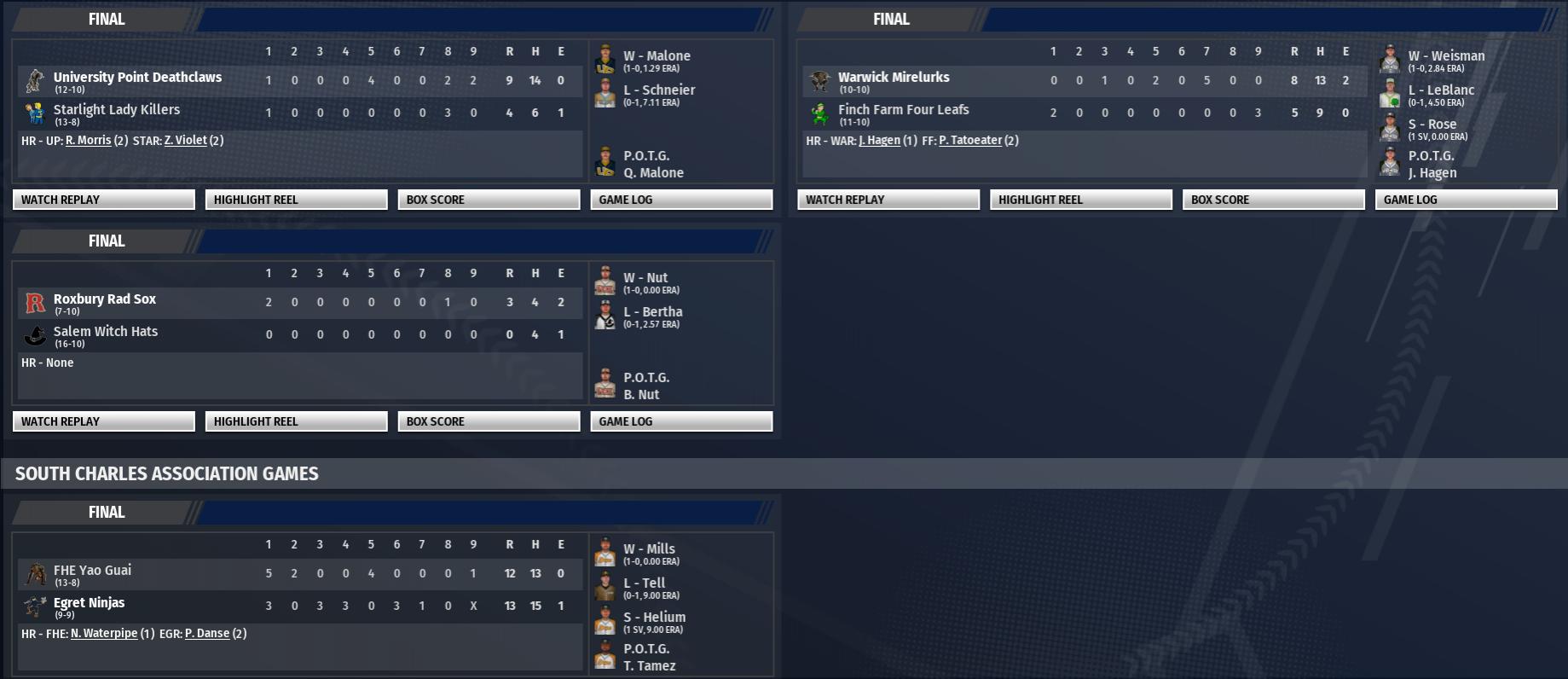Open highlight reel for Deathclaws vs Lady Killers

[296, 200]
